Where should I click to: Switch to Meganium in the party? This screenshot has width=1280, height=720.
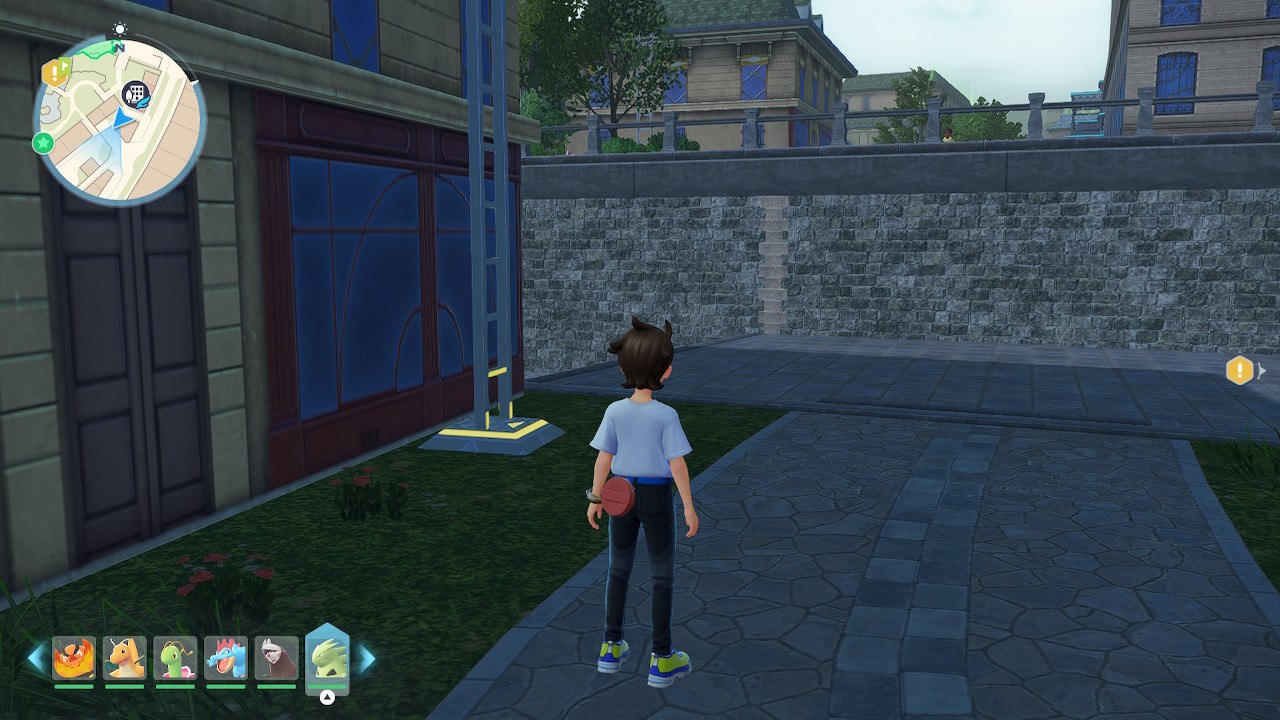175,658
